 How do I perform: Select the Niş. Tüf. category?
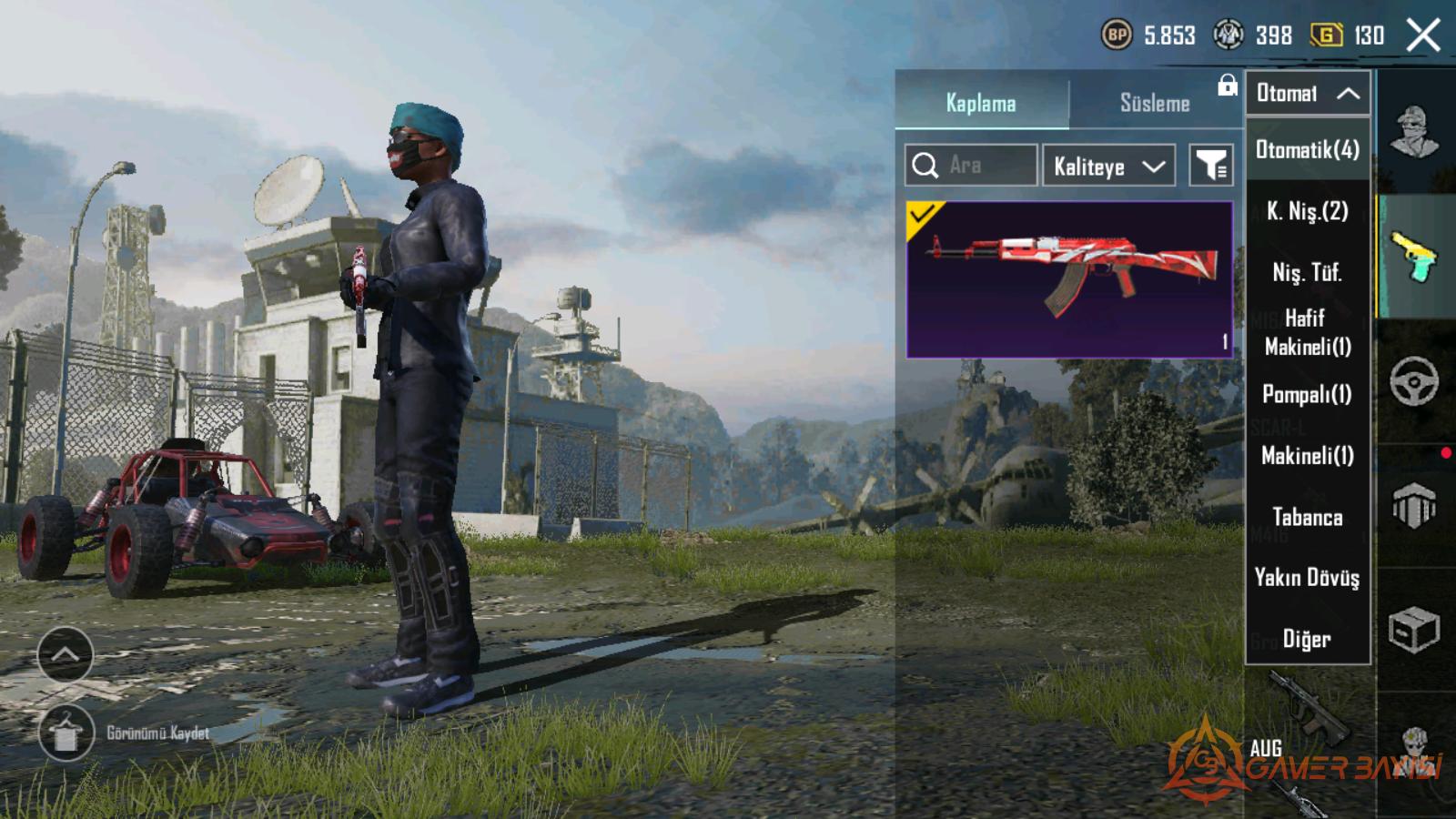(x=1308, y=272)
